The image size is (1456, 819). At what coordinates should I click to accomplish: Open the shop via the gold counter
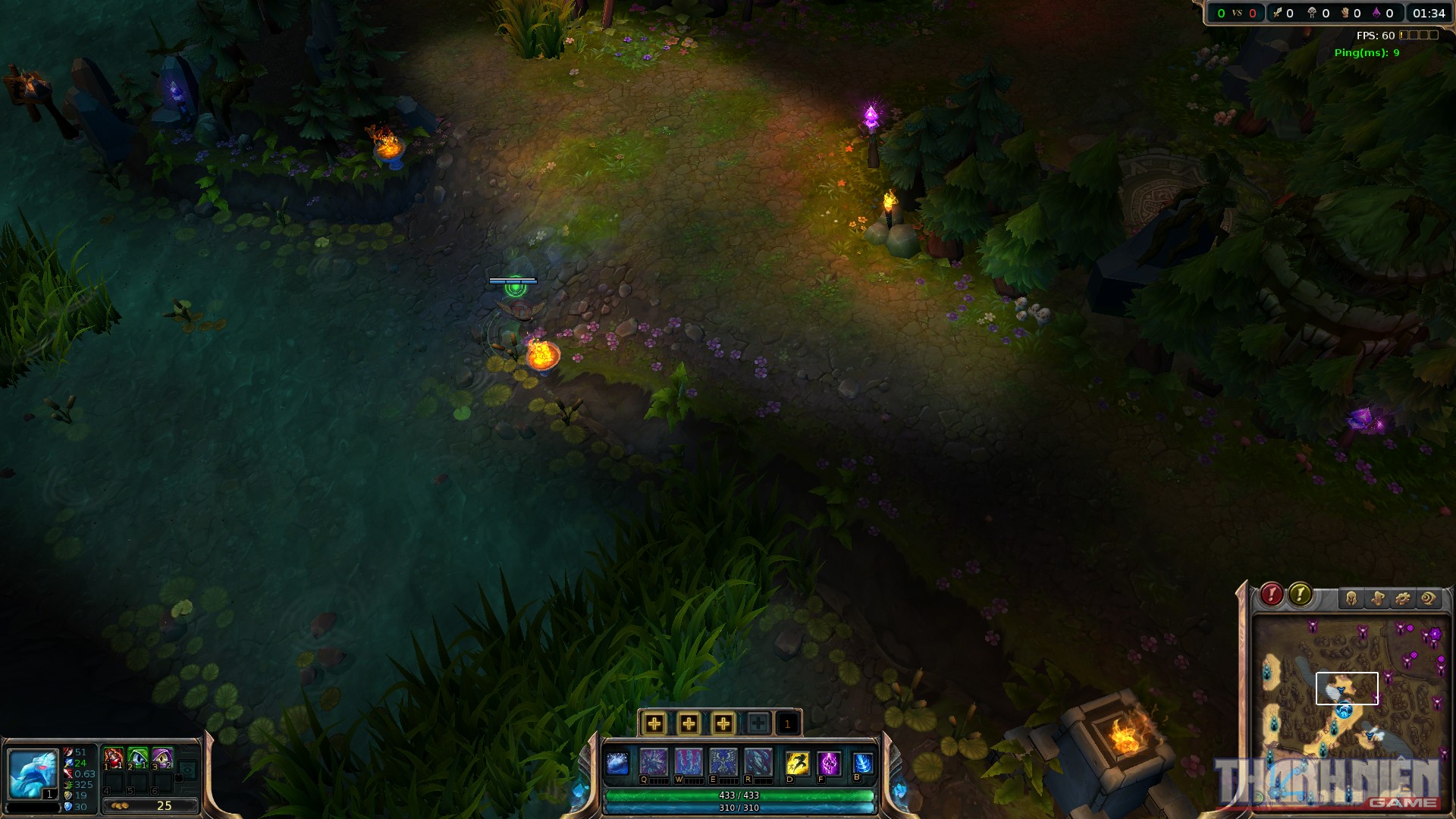[150, 805]
